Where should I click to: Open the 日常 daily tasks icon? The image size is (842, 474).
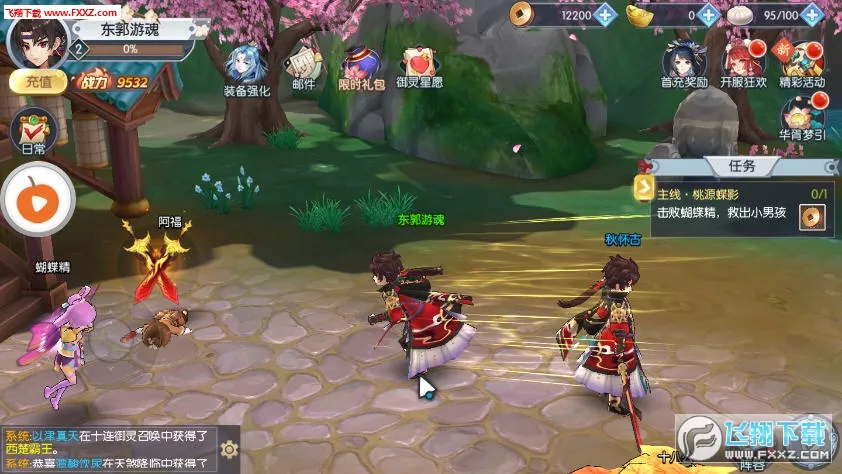pos(33,135)
